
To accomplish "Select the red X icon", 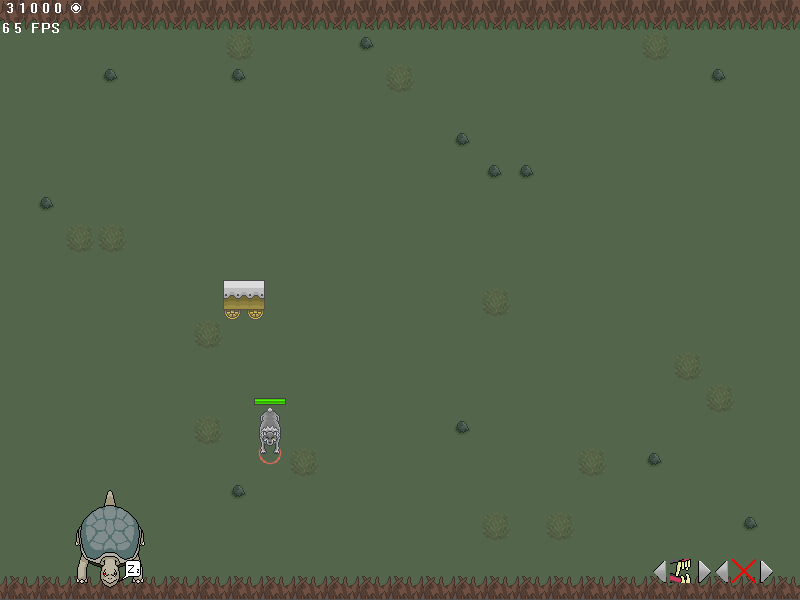I will click(743, 571).
